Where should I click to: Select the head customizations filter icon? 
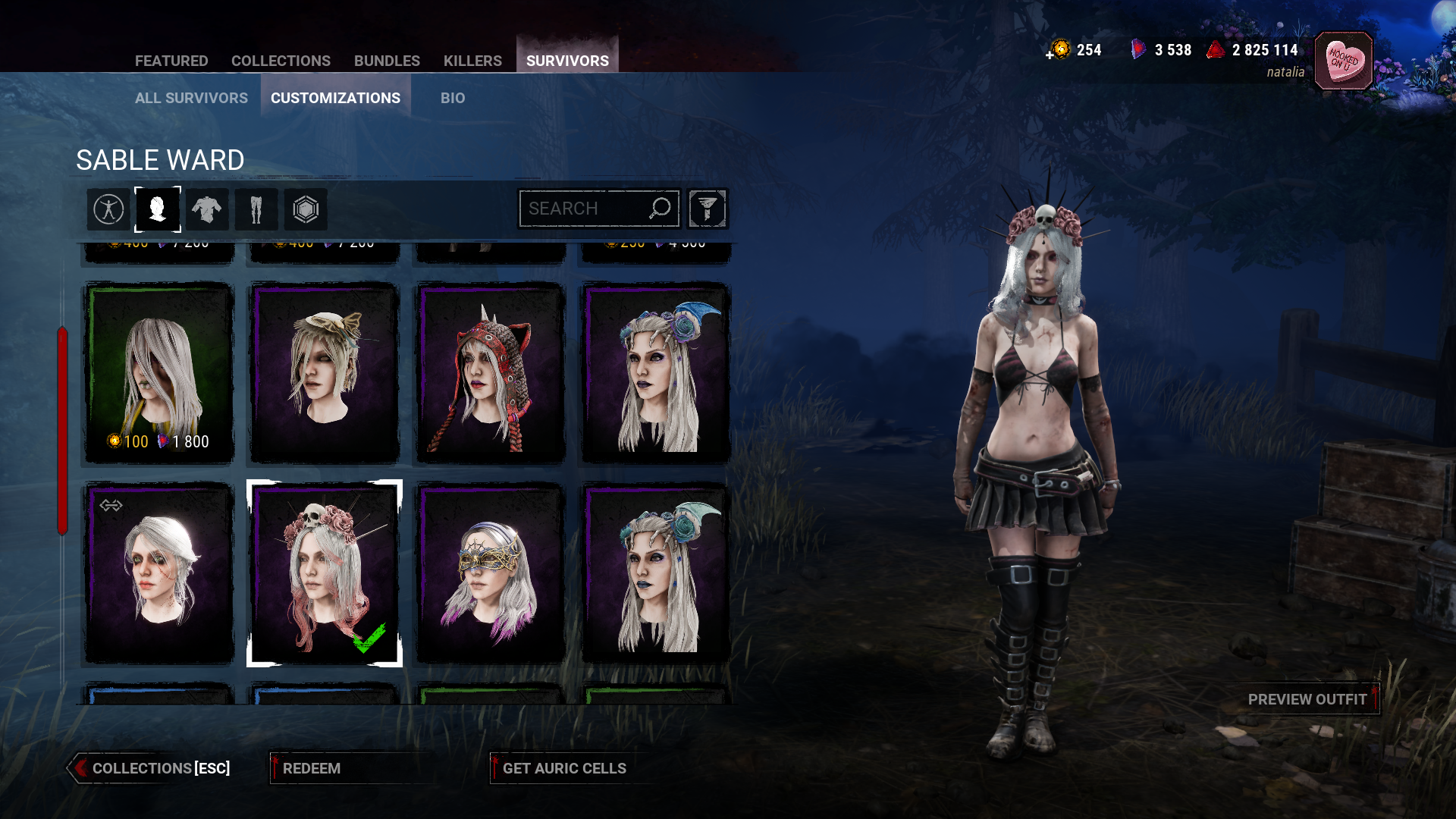coord(158,209)
